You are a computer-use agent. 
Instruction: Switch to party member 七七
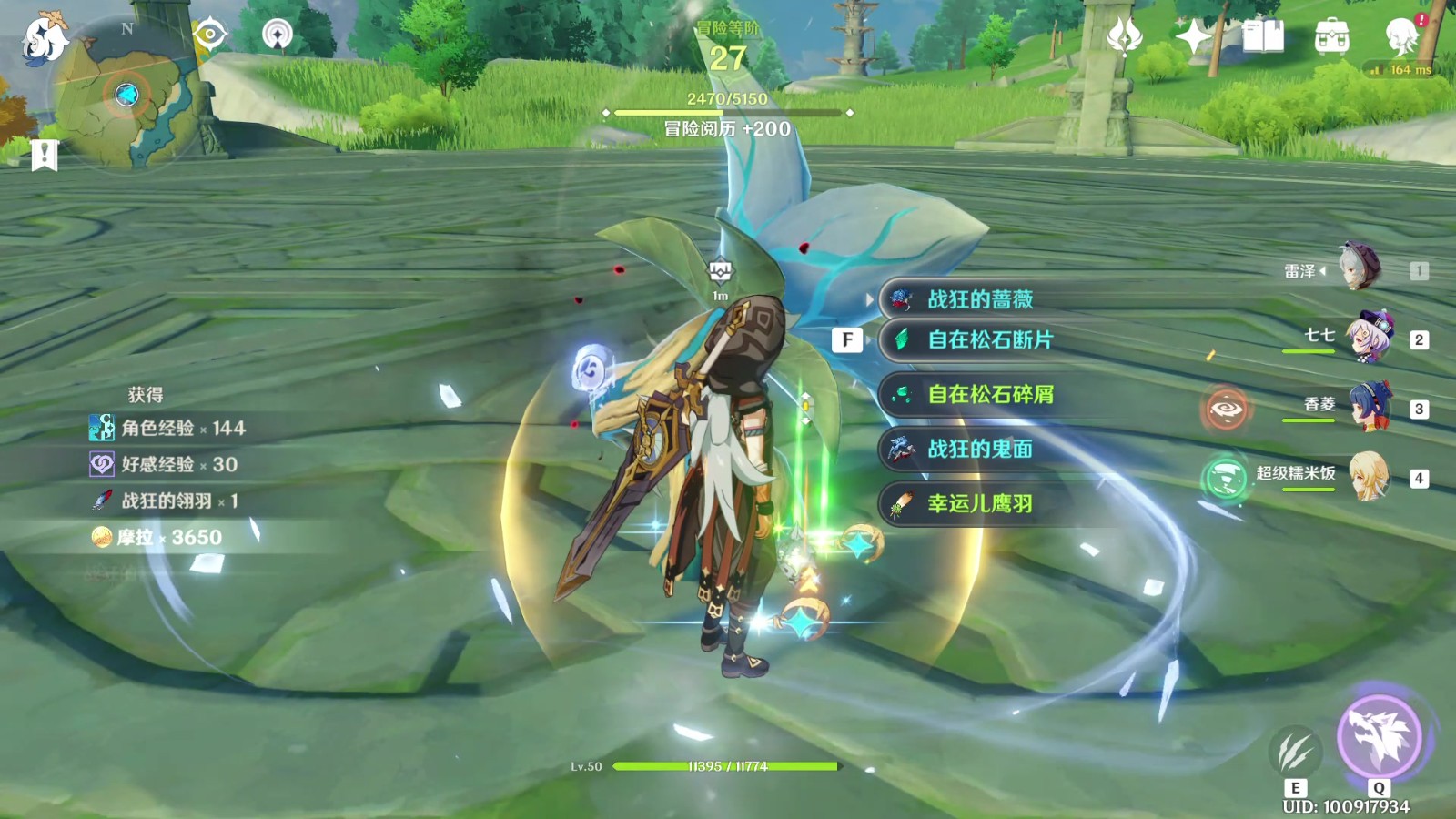coord(1369,338)
